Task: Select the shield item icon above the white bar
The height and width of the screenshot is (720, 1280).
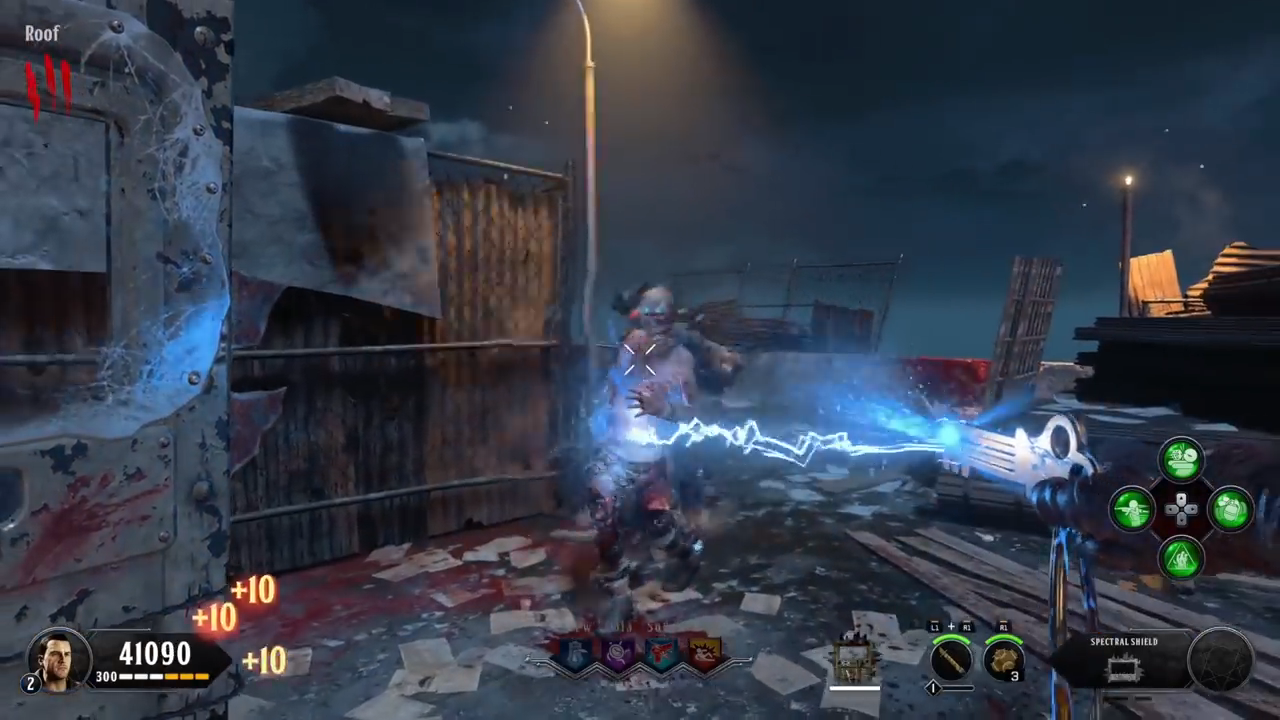Action: click(854, 660)
